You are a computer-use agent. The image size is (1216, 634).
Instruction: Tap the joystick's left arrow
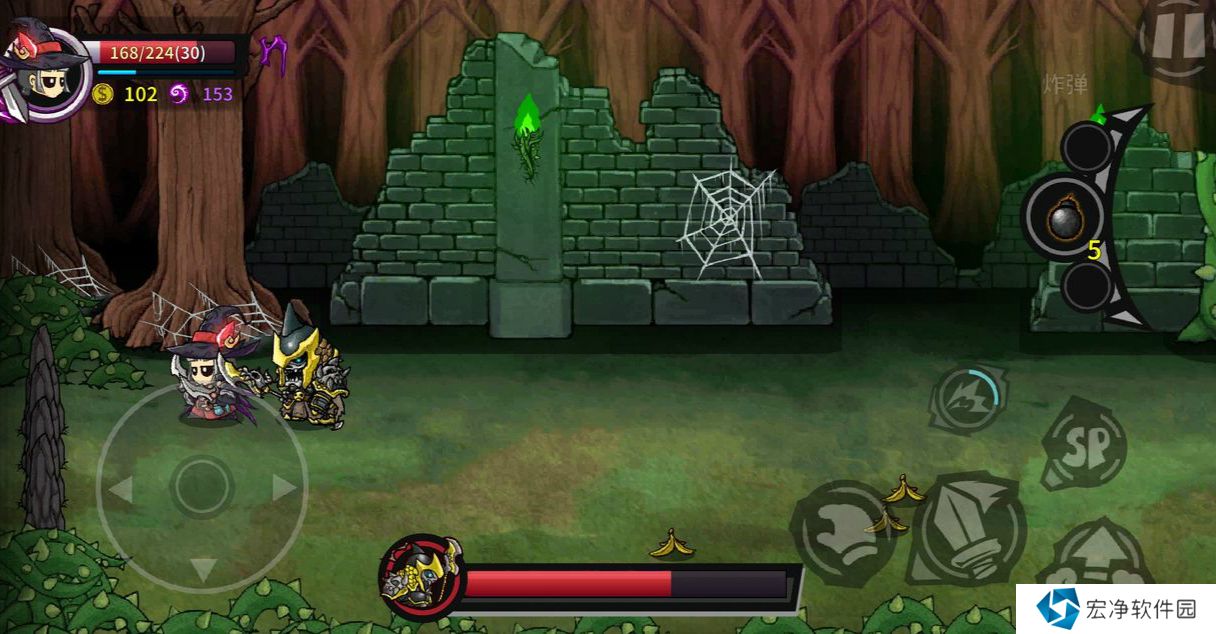click(120, 490)
